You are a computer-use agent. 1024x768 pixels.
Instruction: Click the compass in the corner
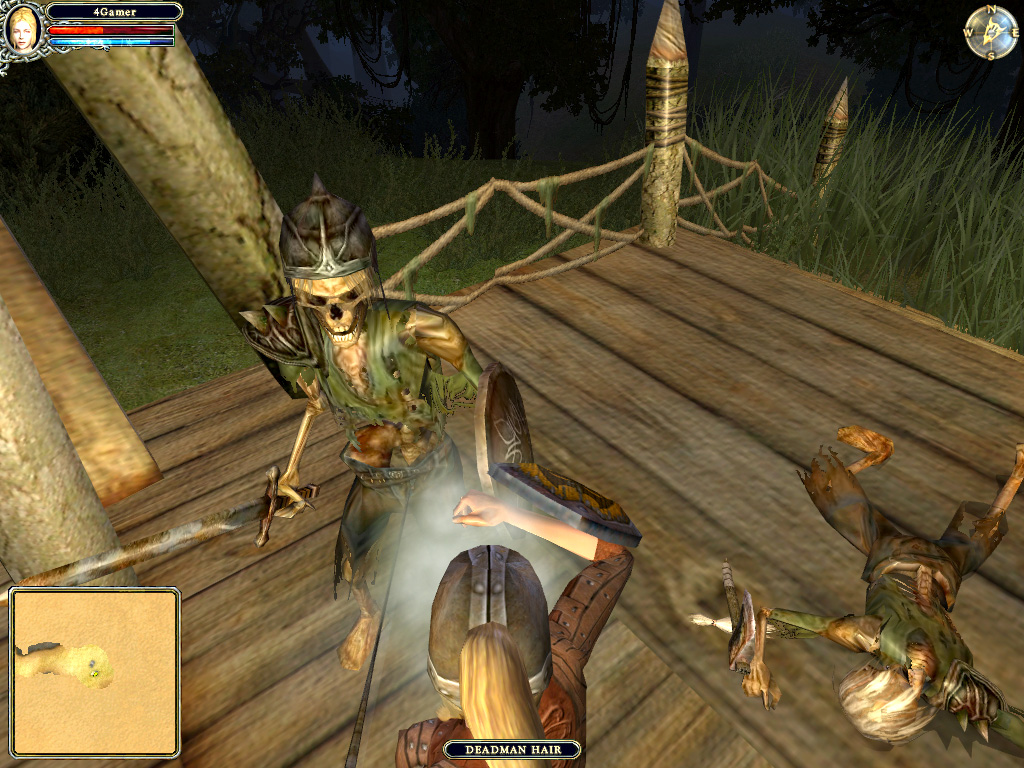[990, 32]
